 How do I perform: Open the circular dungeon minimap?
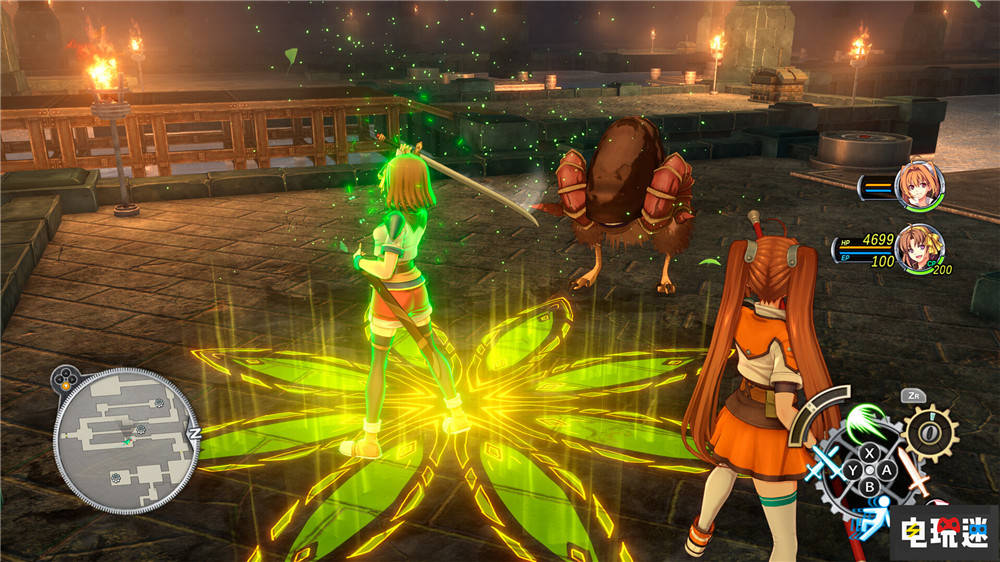[x=125, y=440]
